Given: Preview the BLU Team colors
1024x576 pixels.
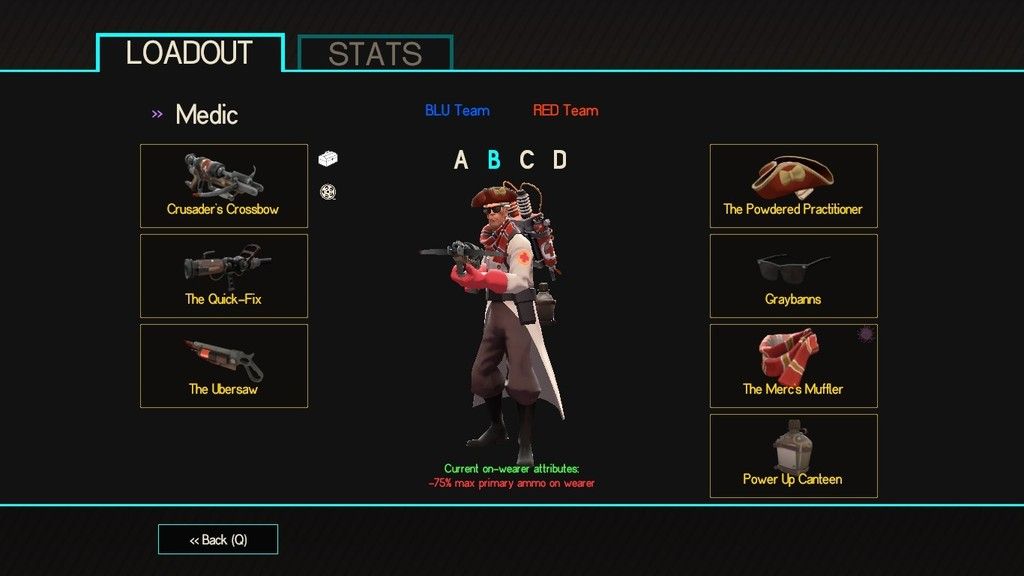Looking at the screenshot, I should (457, 110).
